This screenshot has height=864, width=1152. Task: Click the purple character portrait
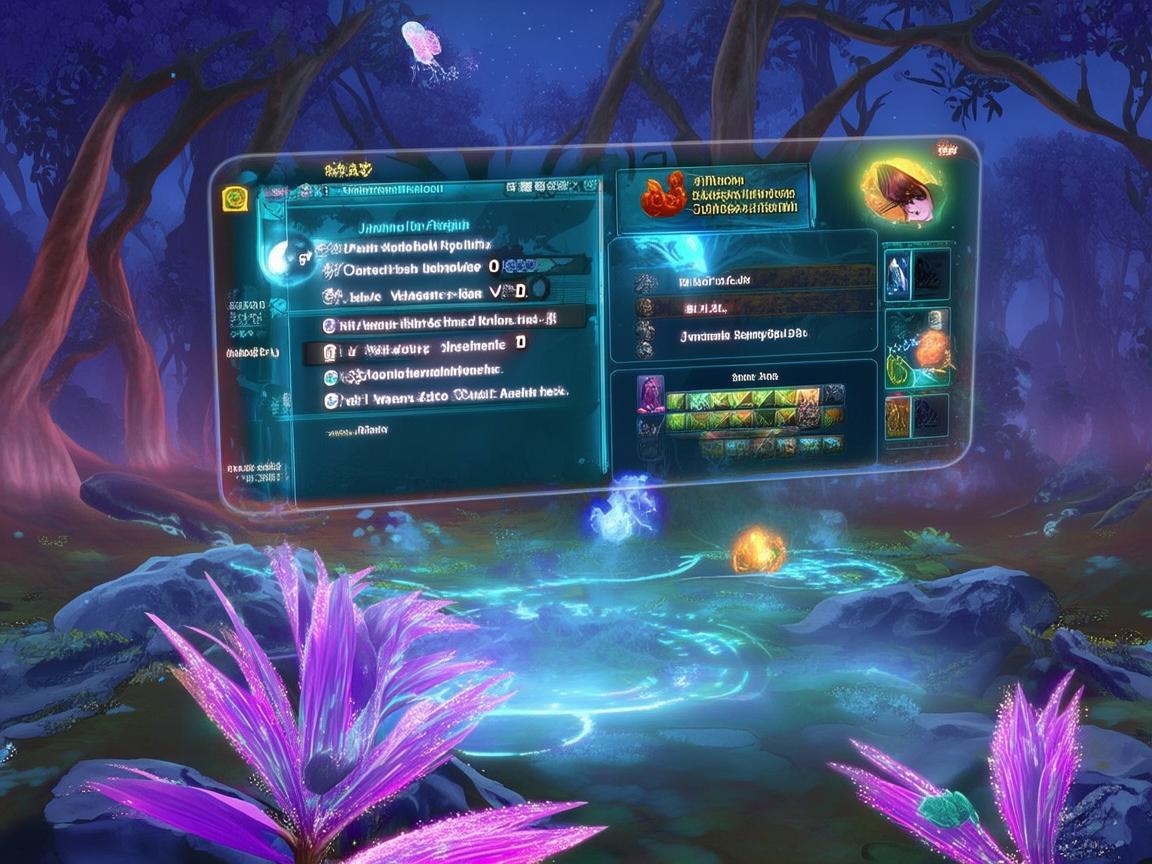pyautogui.click(x=649, y=394)
